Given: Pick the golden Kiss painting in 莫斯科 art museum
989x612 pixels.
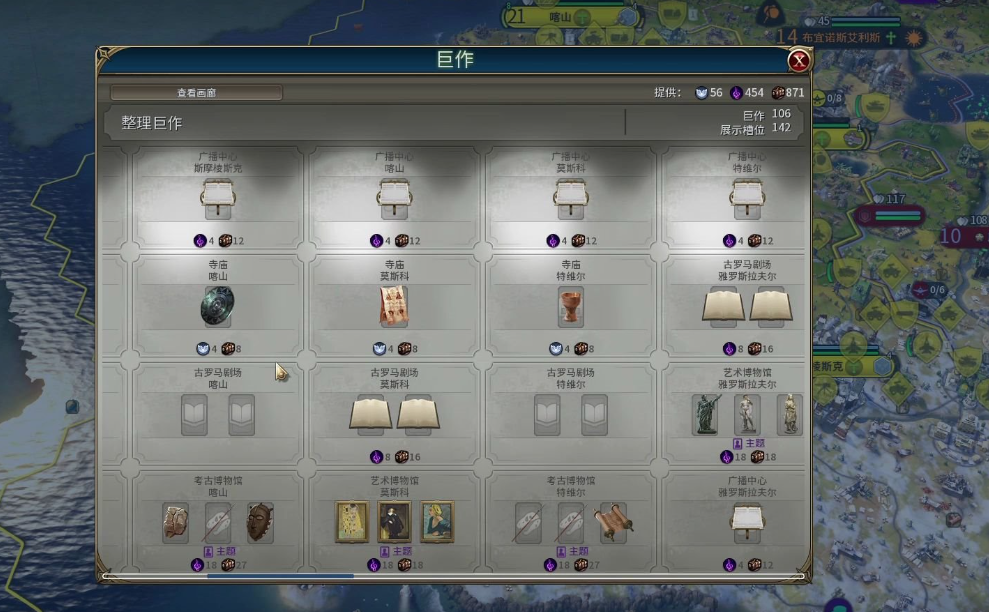Looking at the screenshot, I should point(351,522).
